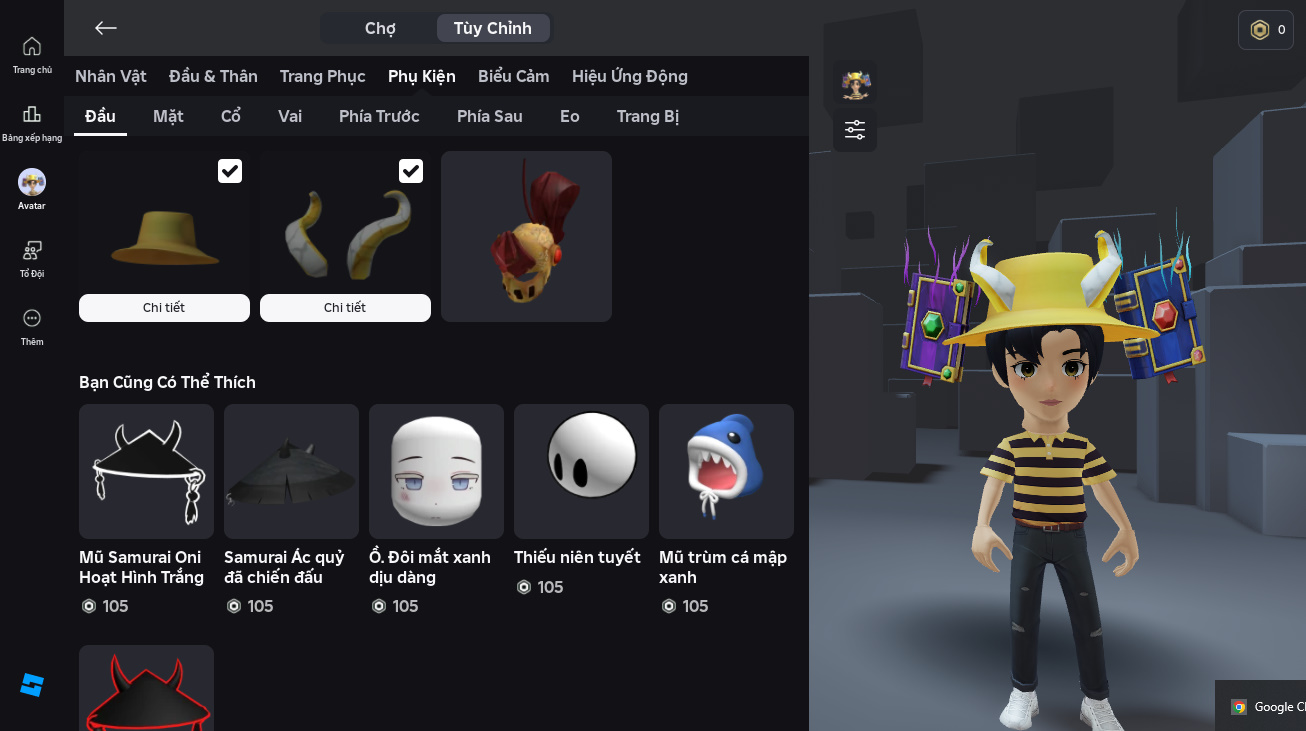Go back with the arrow button
Viewport: 1306px width, 731px height.
click(106, 28)
